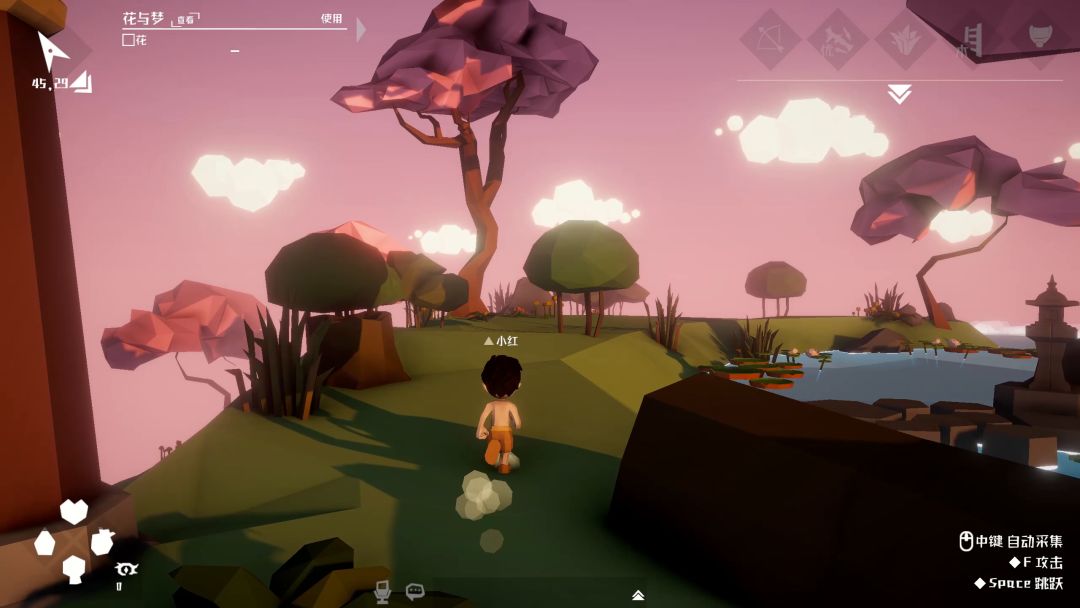Expand the bottom panel's double-up chevron
The width and height of the screenshot is (1080, 608).
[x=637, y=595]
